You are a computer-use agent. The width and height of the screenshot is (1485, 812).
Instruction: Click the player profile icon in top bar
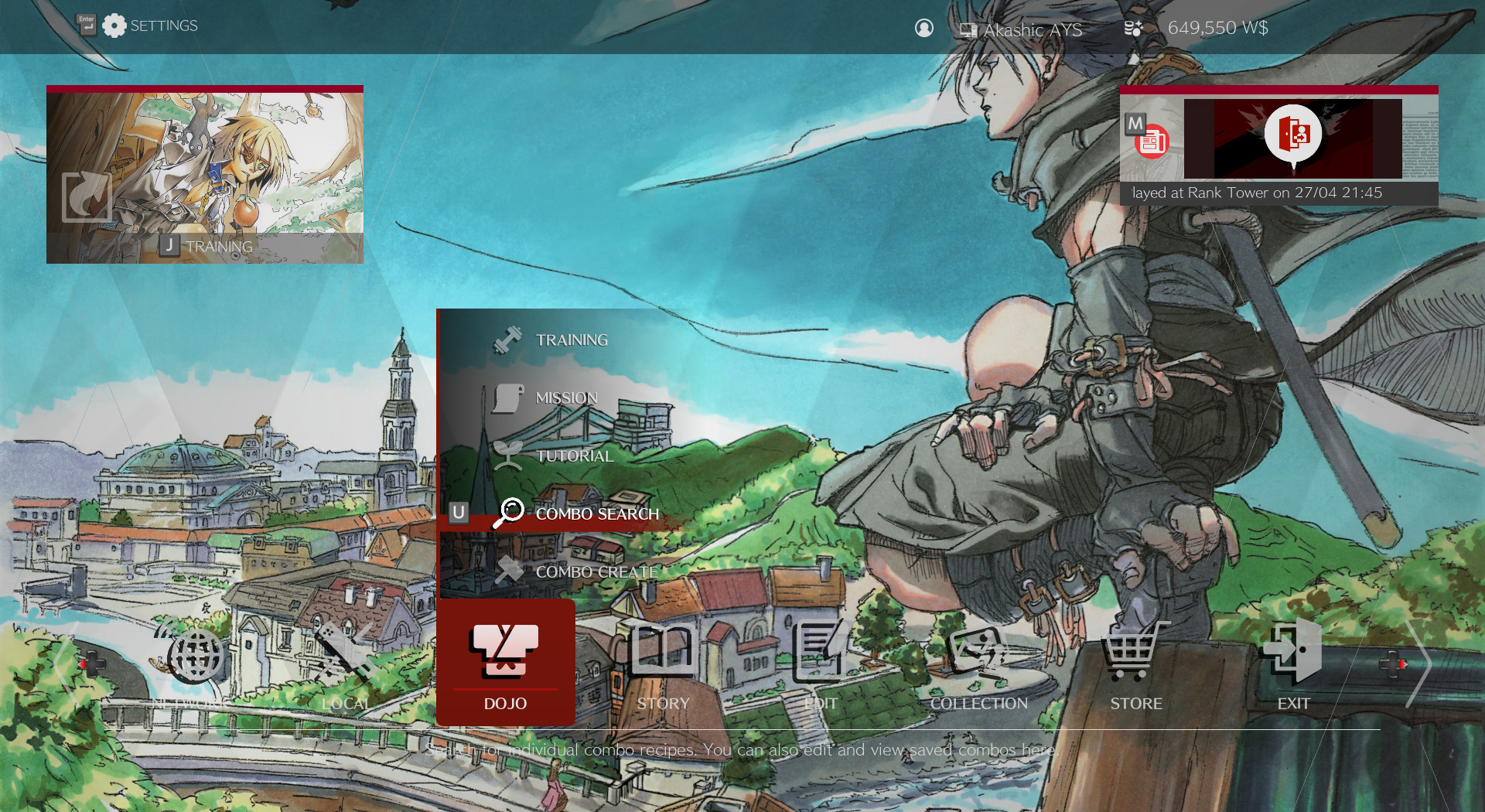(x=924, y=29)
